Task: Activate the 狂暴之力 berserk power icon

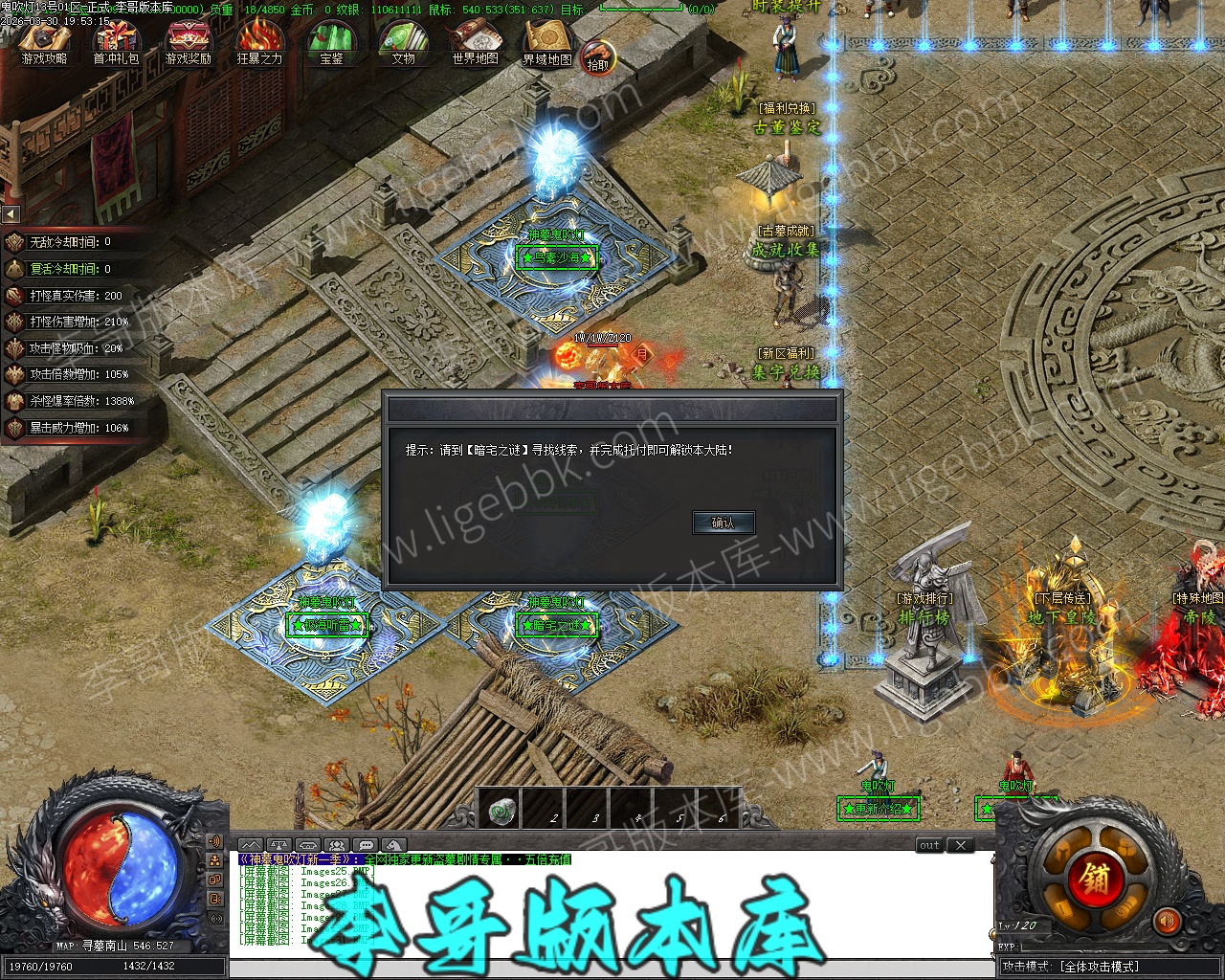Action: tap(259, 44)
